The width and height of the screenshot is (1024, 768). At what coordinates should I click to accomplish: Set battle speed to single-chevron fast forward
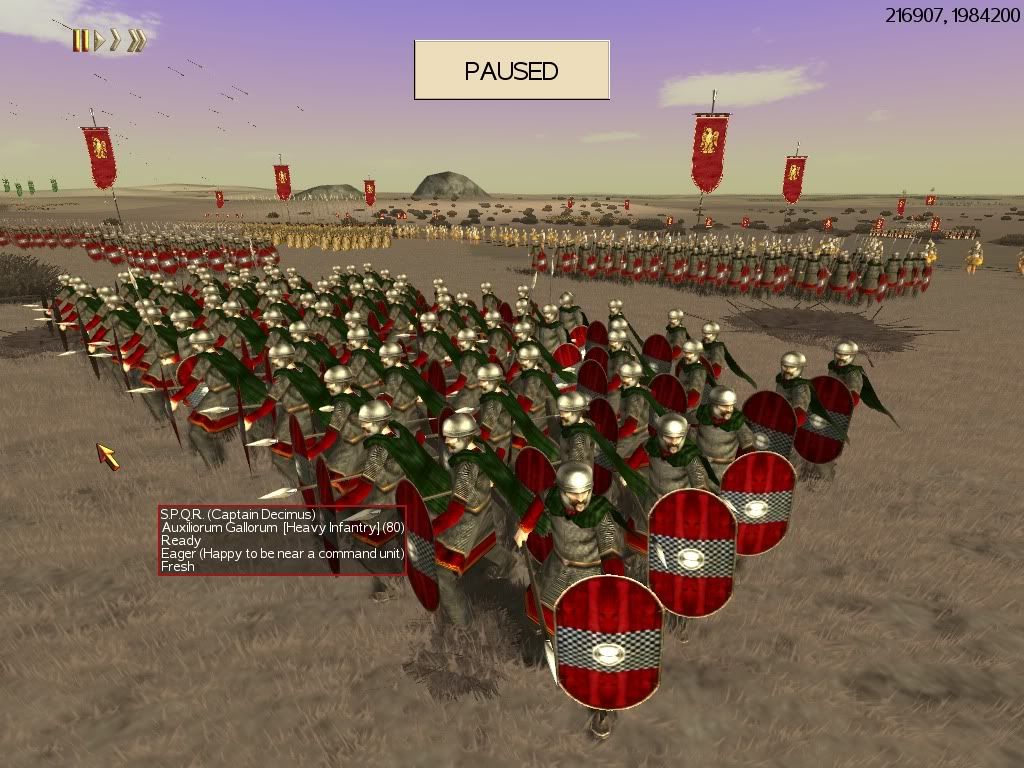116,41
